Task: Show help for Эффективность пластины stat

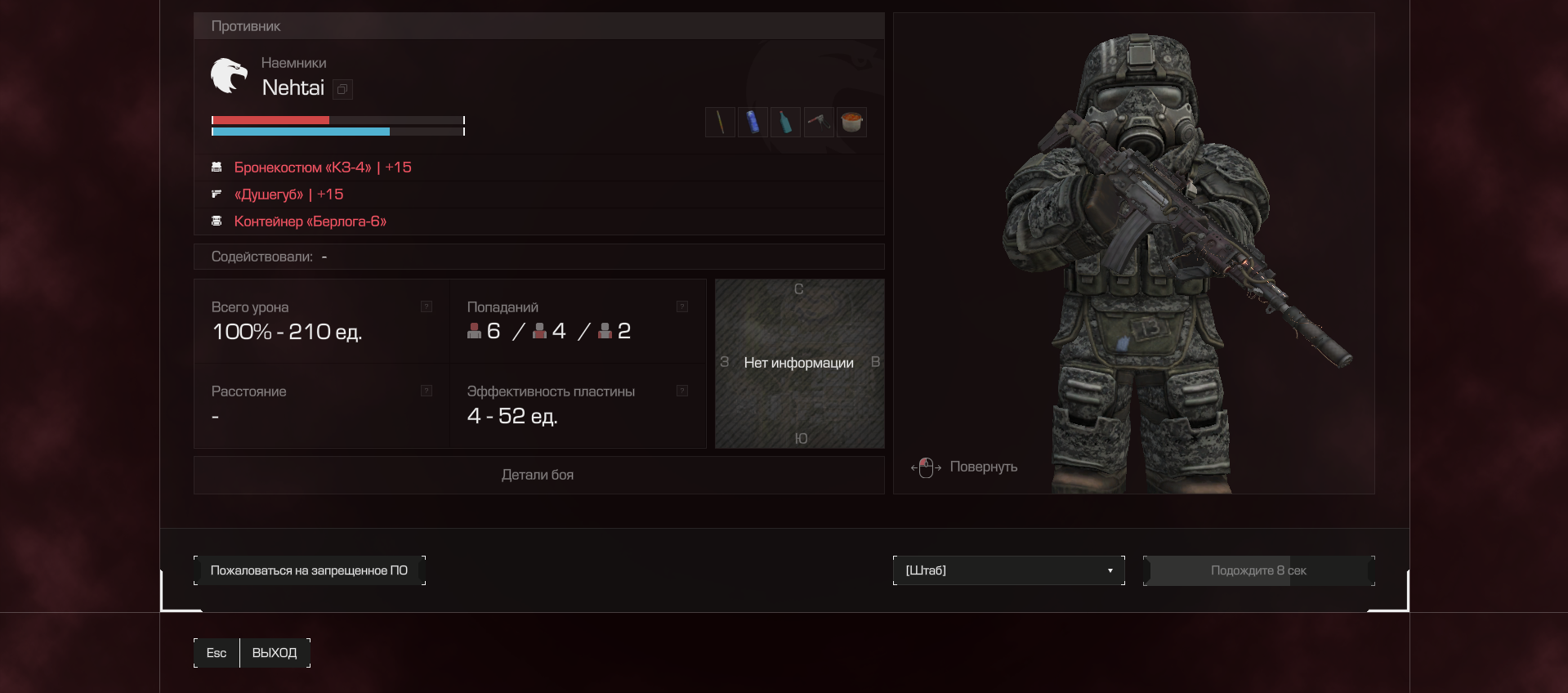Action: tap(682, 391)
